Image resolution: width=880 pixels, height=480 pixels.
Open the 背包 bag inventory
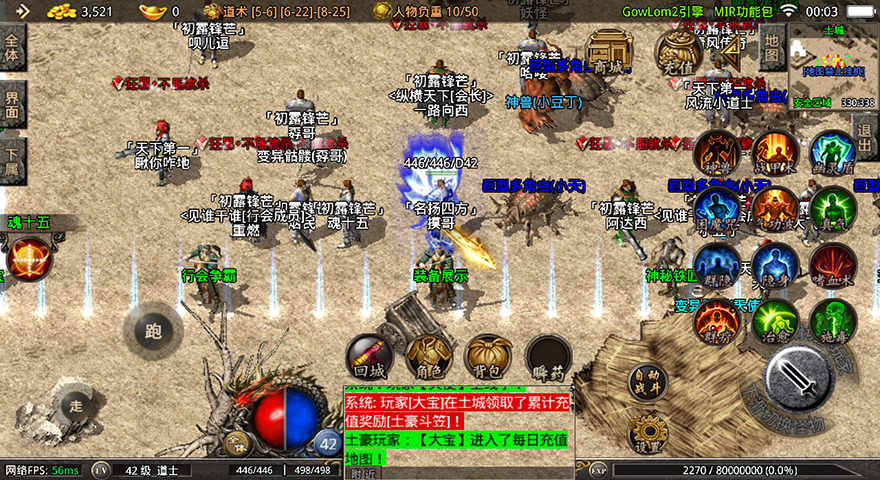(x=488, y=357)
